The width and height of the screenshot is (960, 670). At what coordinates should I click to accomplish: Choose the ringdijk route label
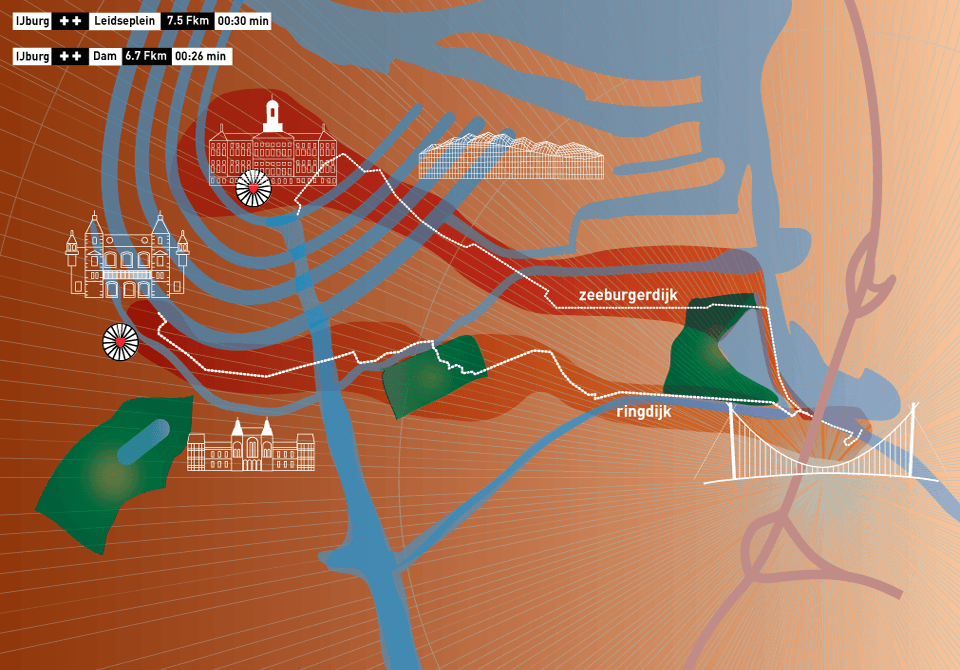pos(644,408)
